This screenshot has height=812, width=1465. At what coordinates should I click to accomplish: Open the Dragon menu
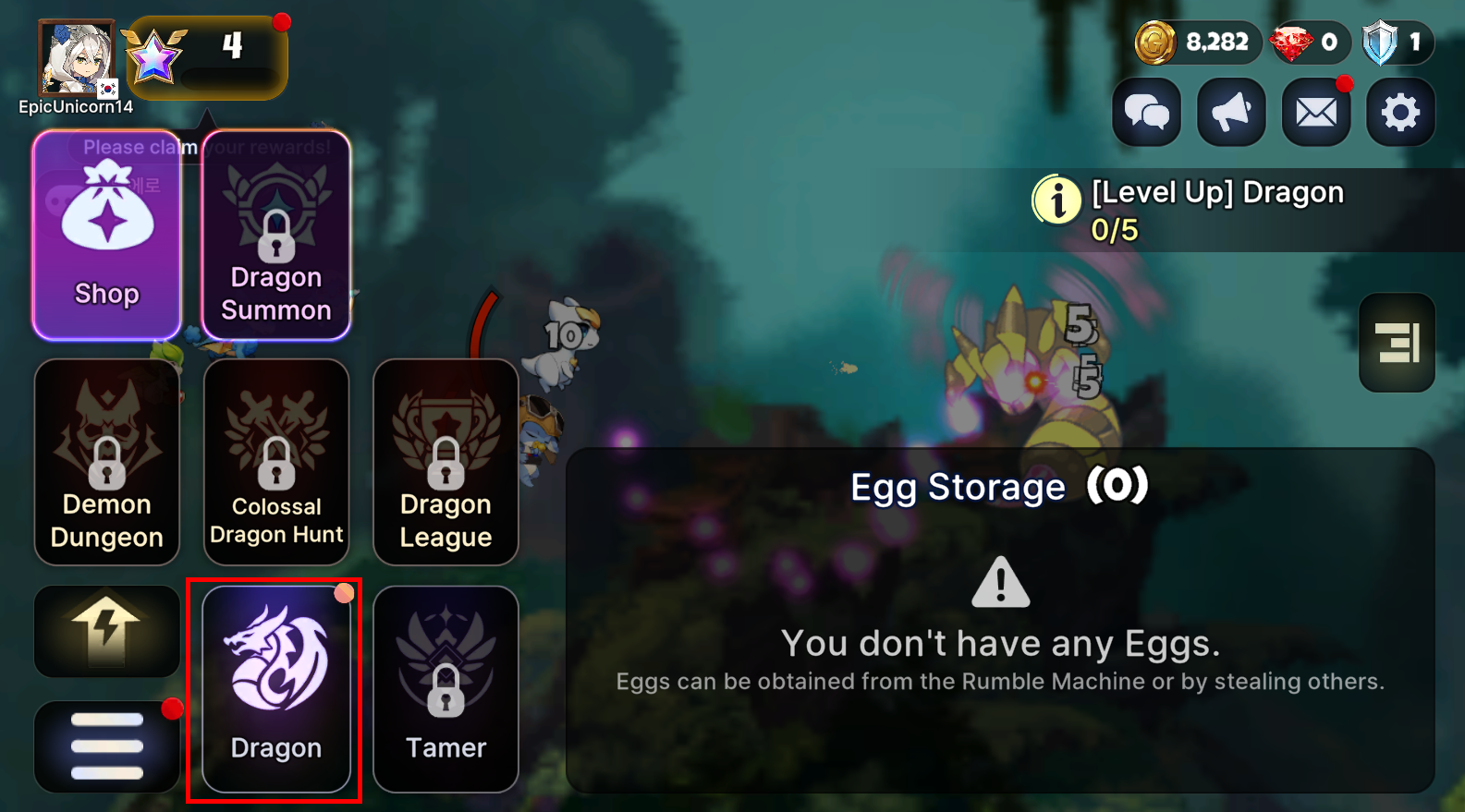(x=276, y=689)
